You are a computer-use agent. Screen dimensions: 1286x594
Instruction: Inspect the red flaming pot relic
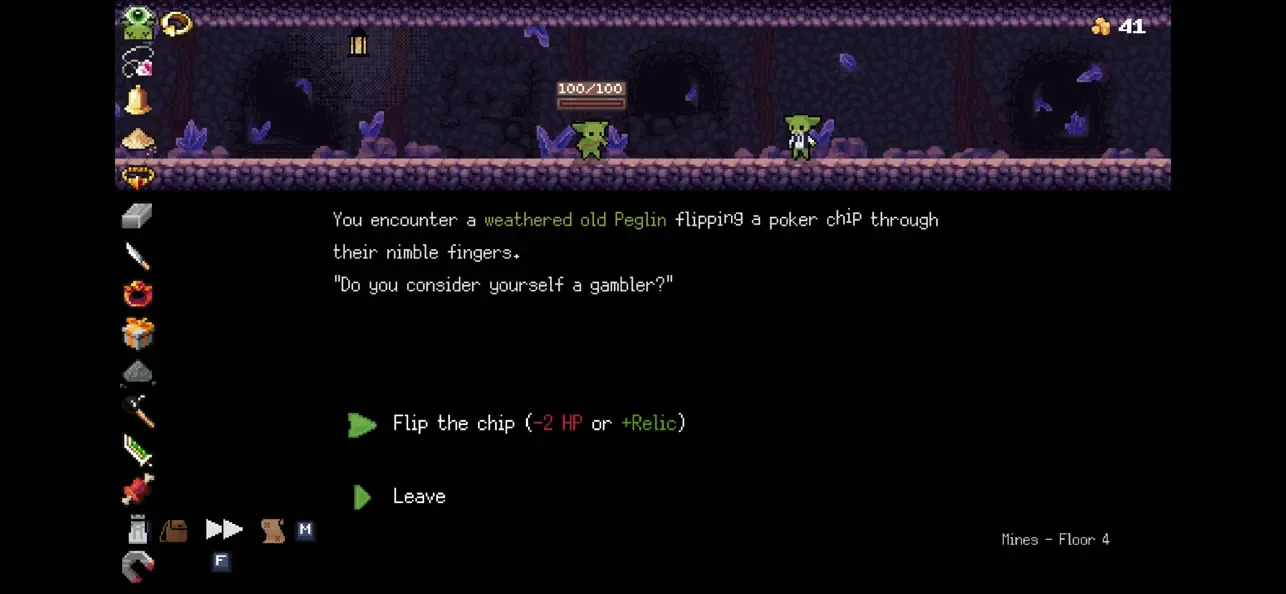pyautogui.click(x=138, y=294)
